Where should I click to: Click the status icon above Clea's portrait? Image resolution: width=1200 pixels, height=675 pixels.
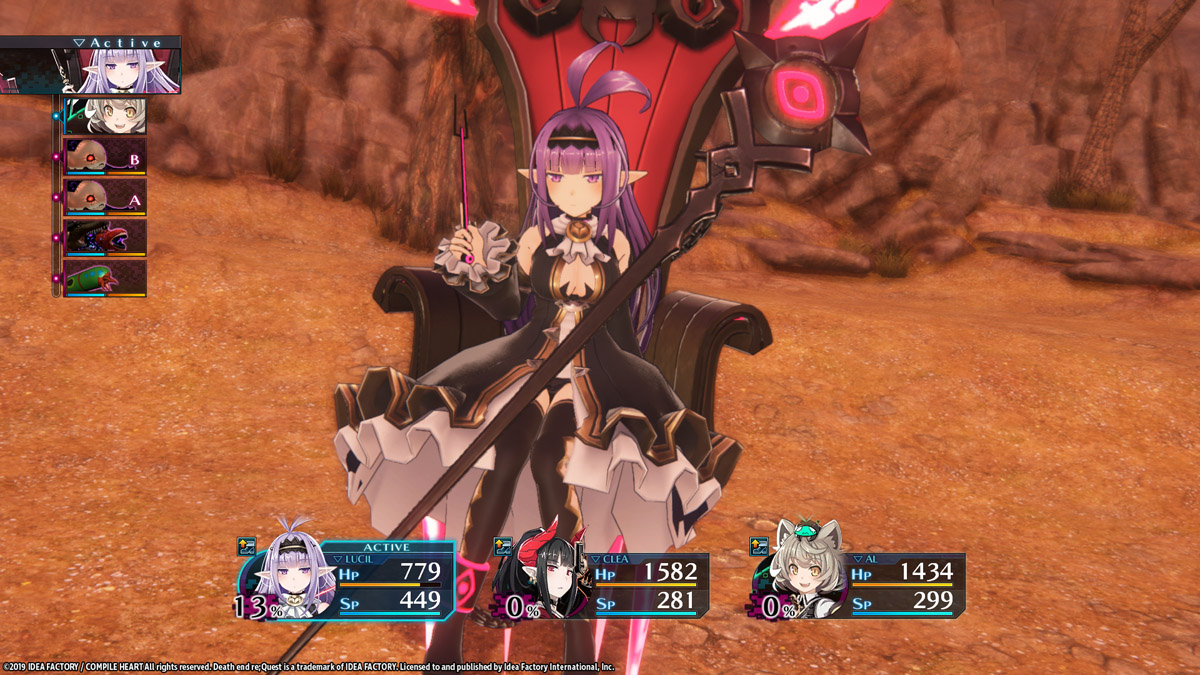click(503, 546)
